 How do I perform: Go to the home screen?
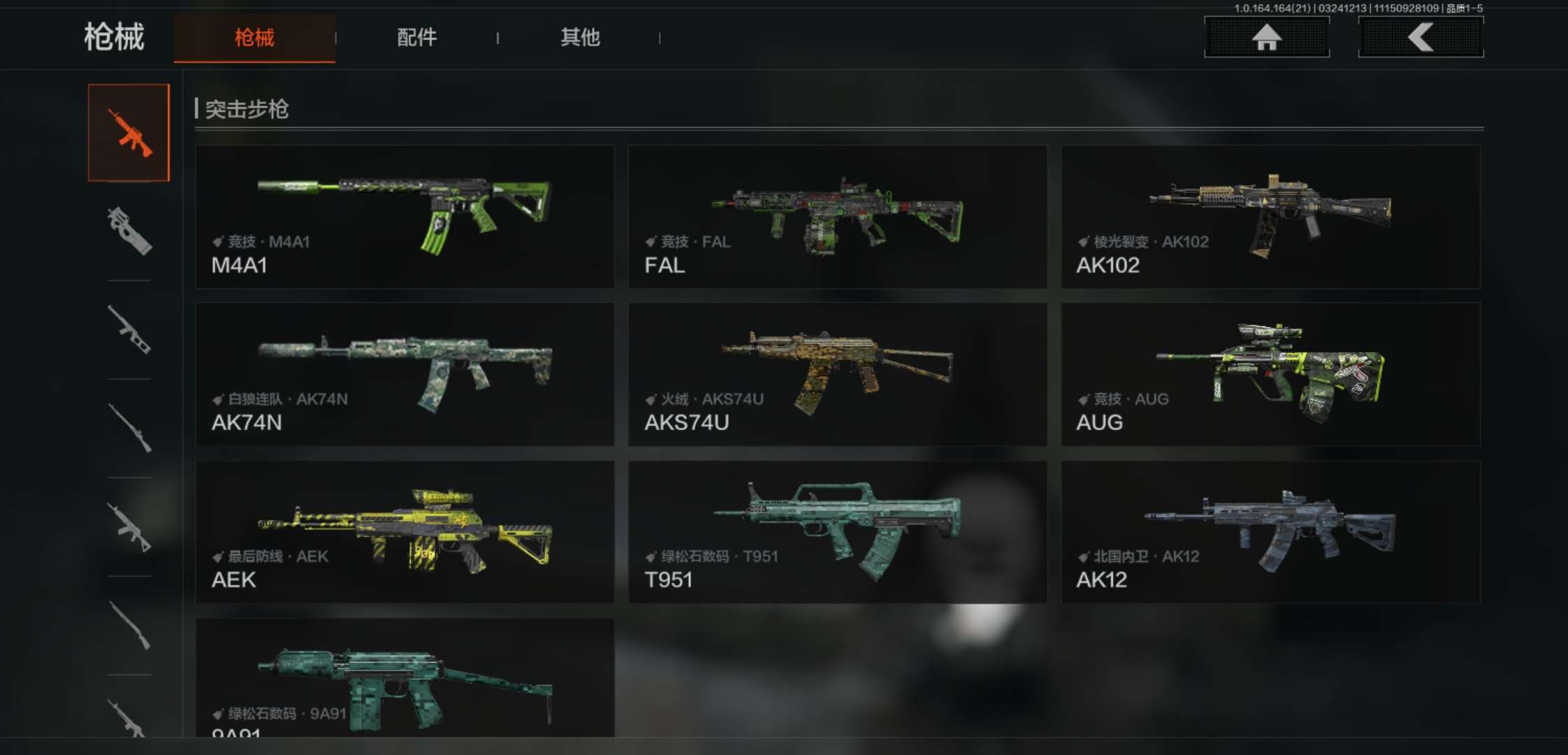point(1266,37)
